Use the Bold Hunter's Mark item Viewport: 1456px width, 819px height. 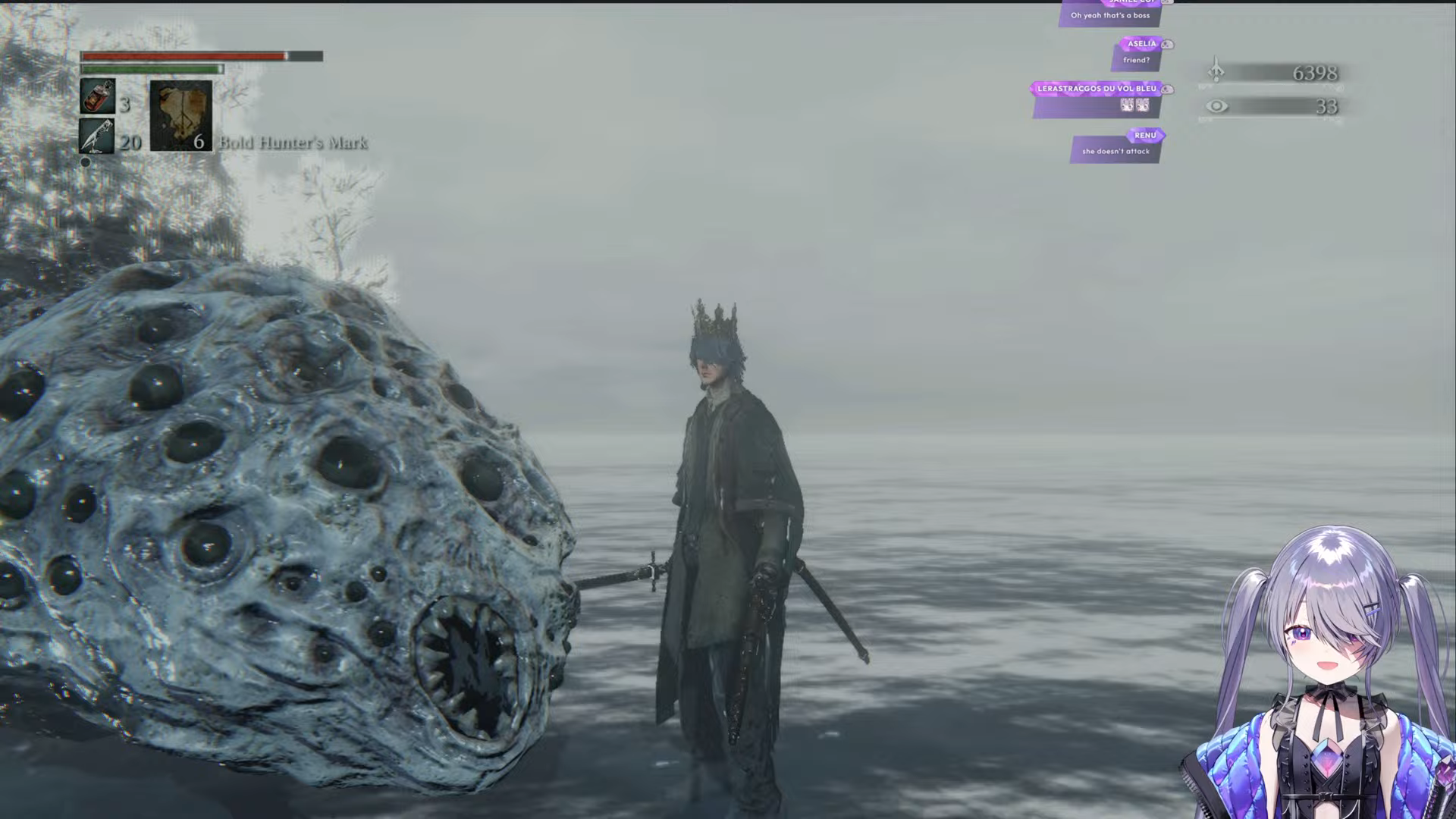point(180,116)
